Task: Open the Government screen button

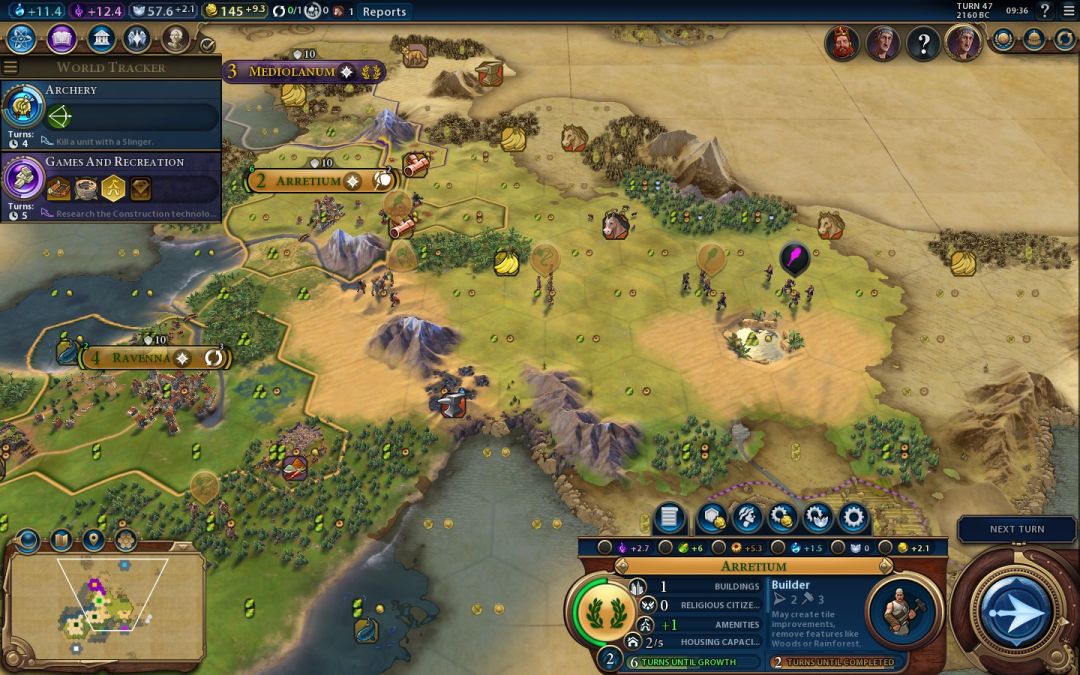Action: click(x=100, y=40)
